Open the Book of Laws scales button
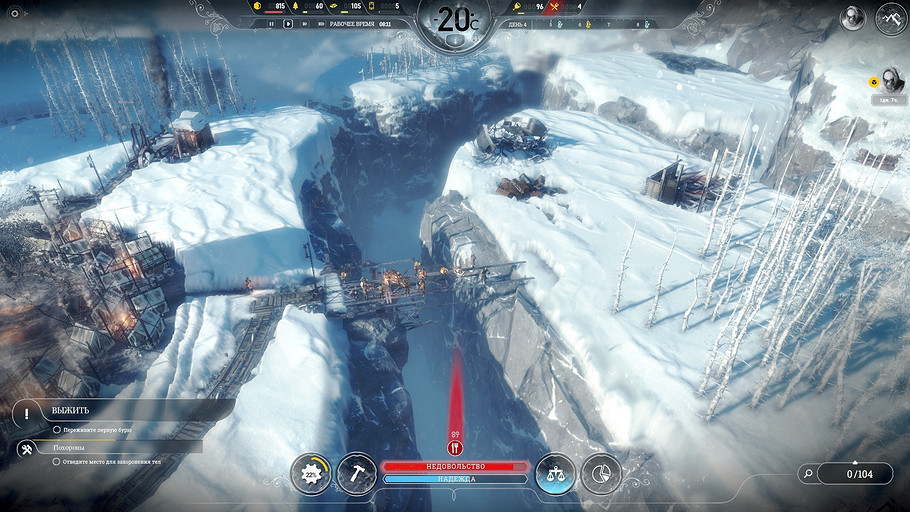 pos(555,473)
